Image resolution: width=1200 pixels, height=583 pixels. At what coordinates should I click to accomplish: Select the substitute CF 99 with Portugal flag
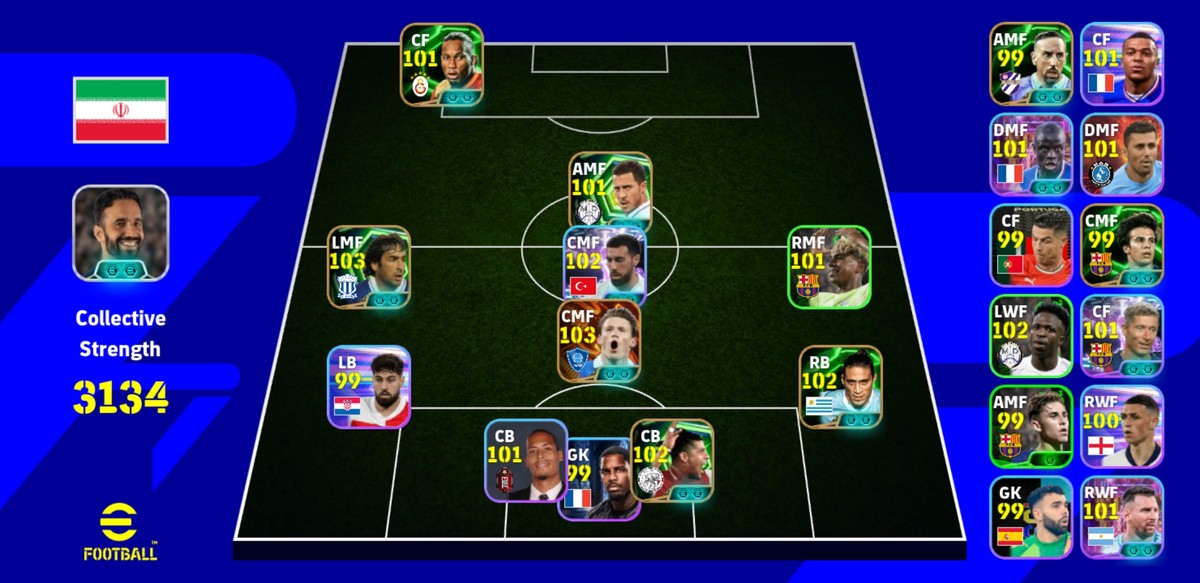point(1031,246)
